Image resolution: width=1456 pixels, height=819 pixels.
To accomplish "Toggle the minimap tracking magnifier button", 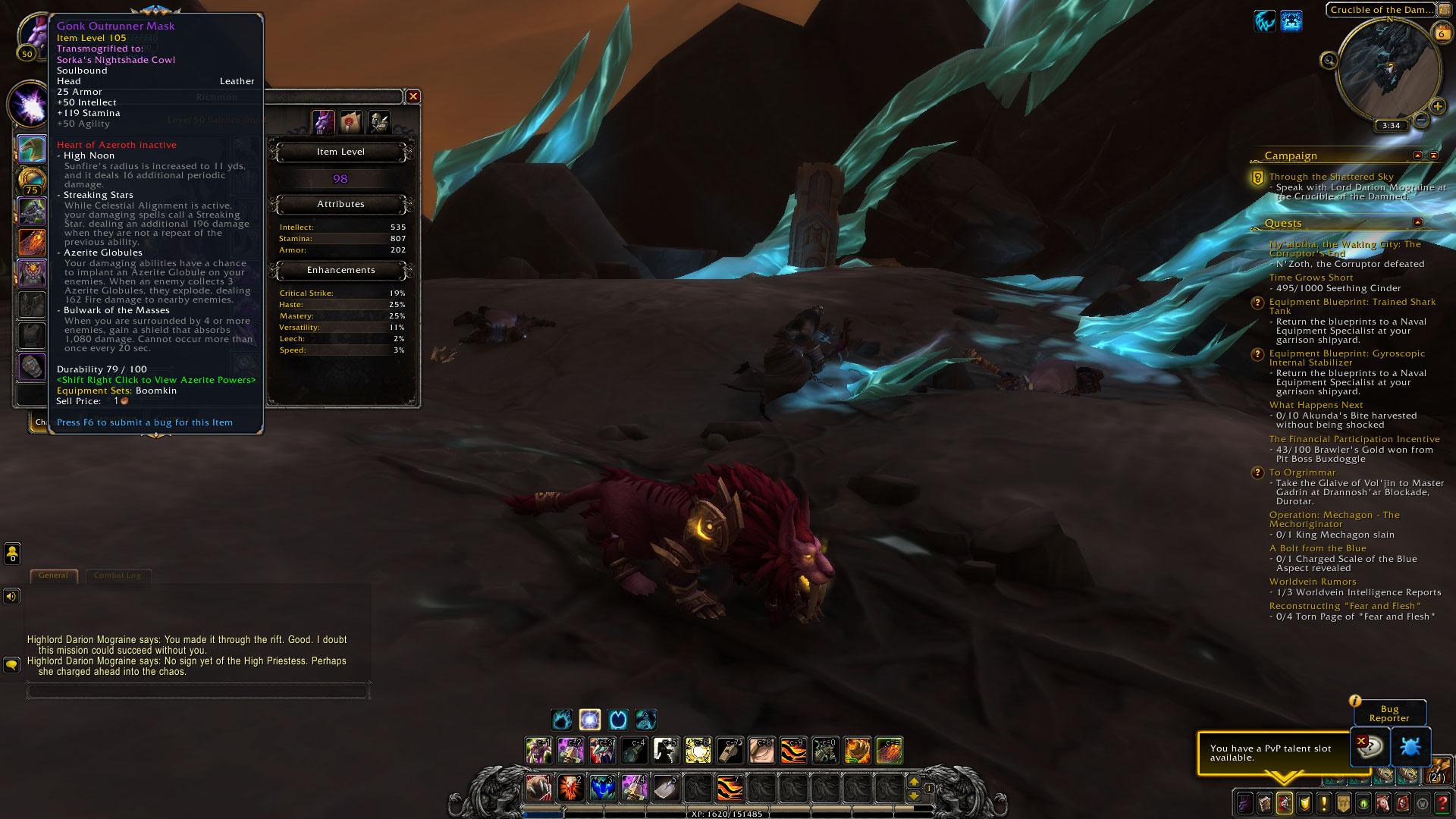I will coord(1328,61).
